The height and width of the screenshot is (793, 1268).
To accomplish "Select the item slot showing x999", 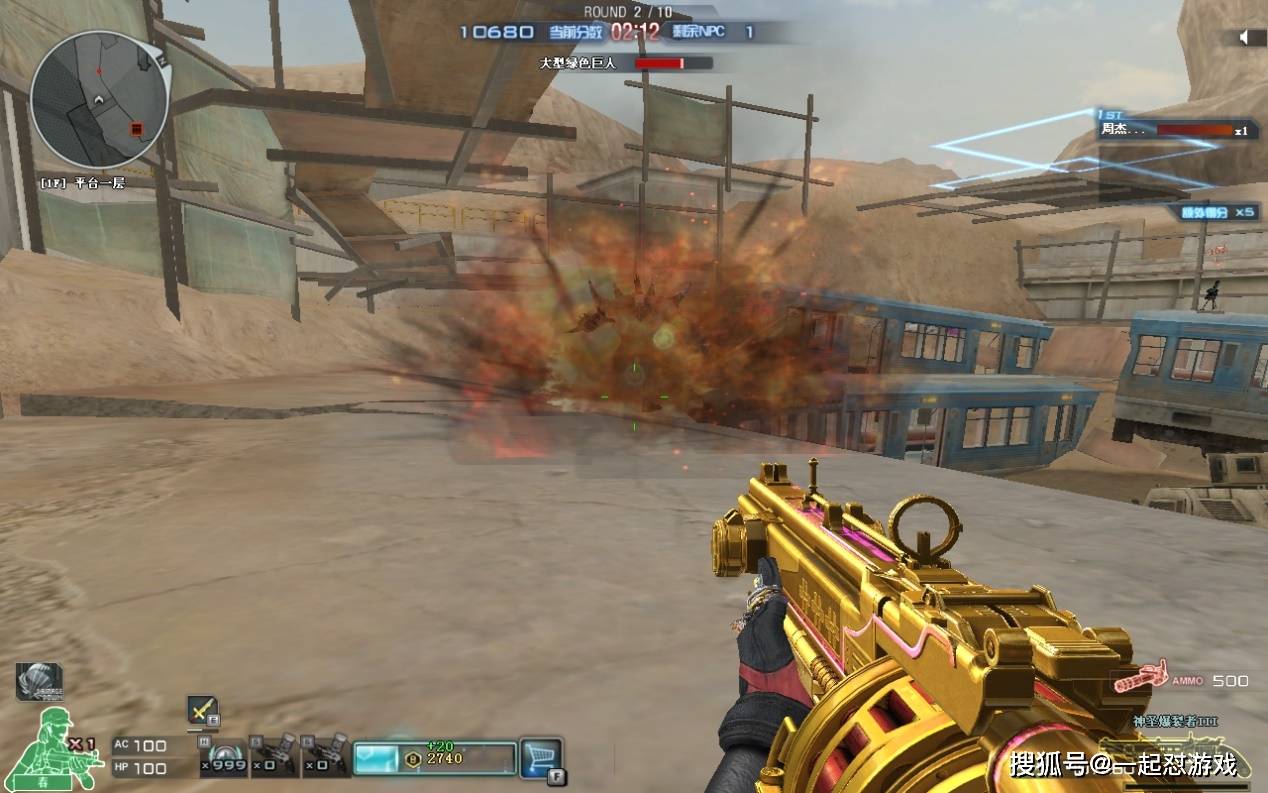I will 222,758.
